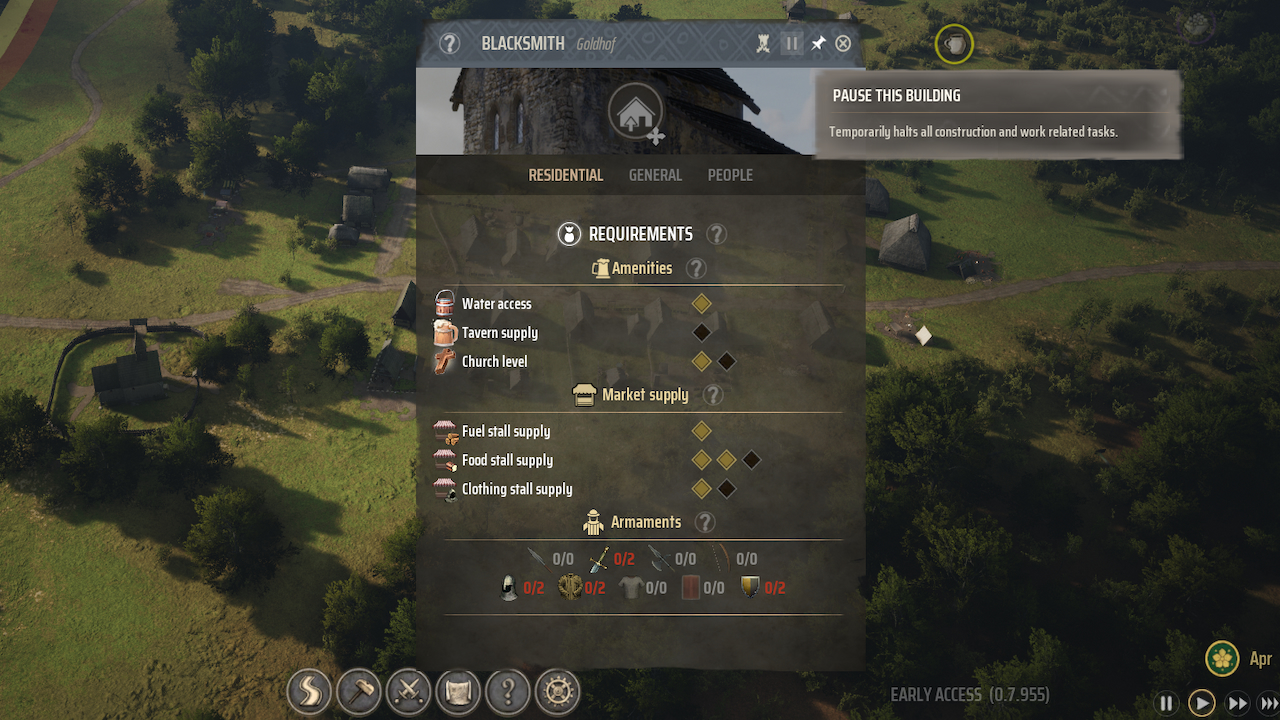
Task: Open the crossed swords army menu
Action: click(408, 690)
